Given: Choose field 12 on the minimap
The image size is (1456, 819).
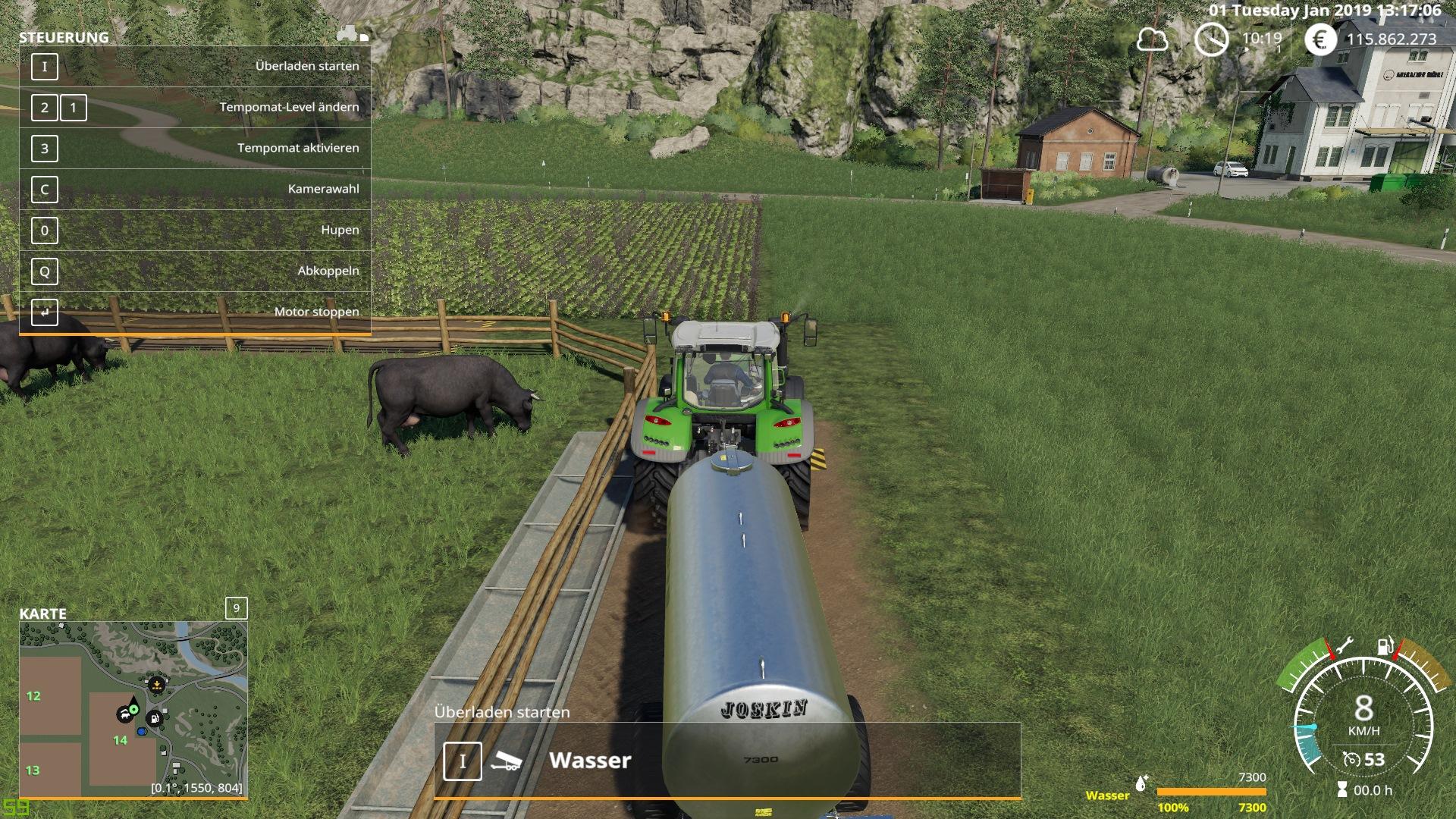Looking at the screenshot, I should coord(33,696).
